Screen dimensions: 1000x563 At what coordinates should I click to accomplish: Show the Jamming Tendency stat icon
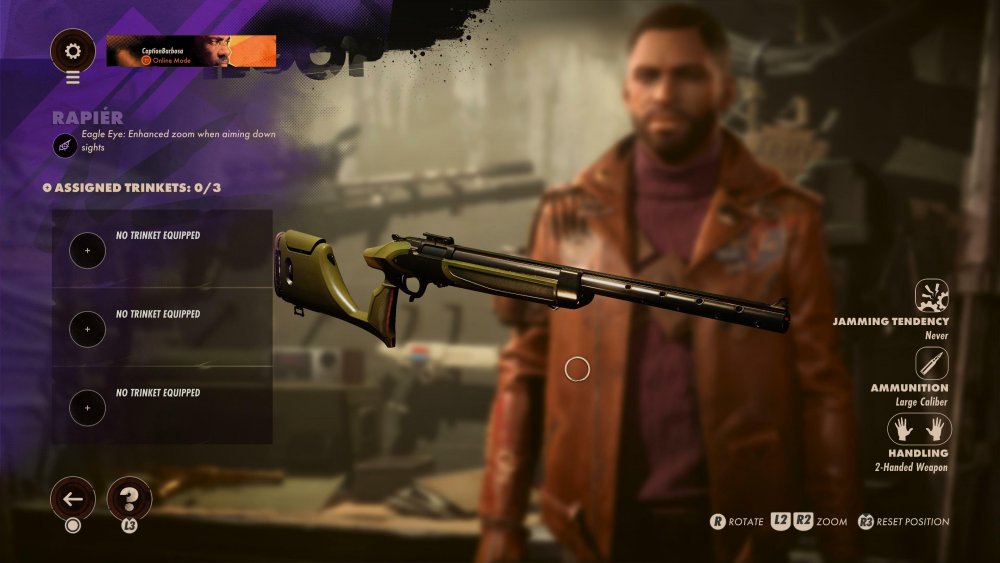[x=931, y=297]
